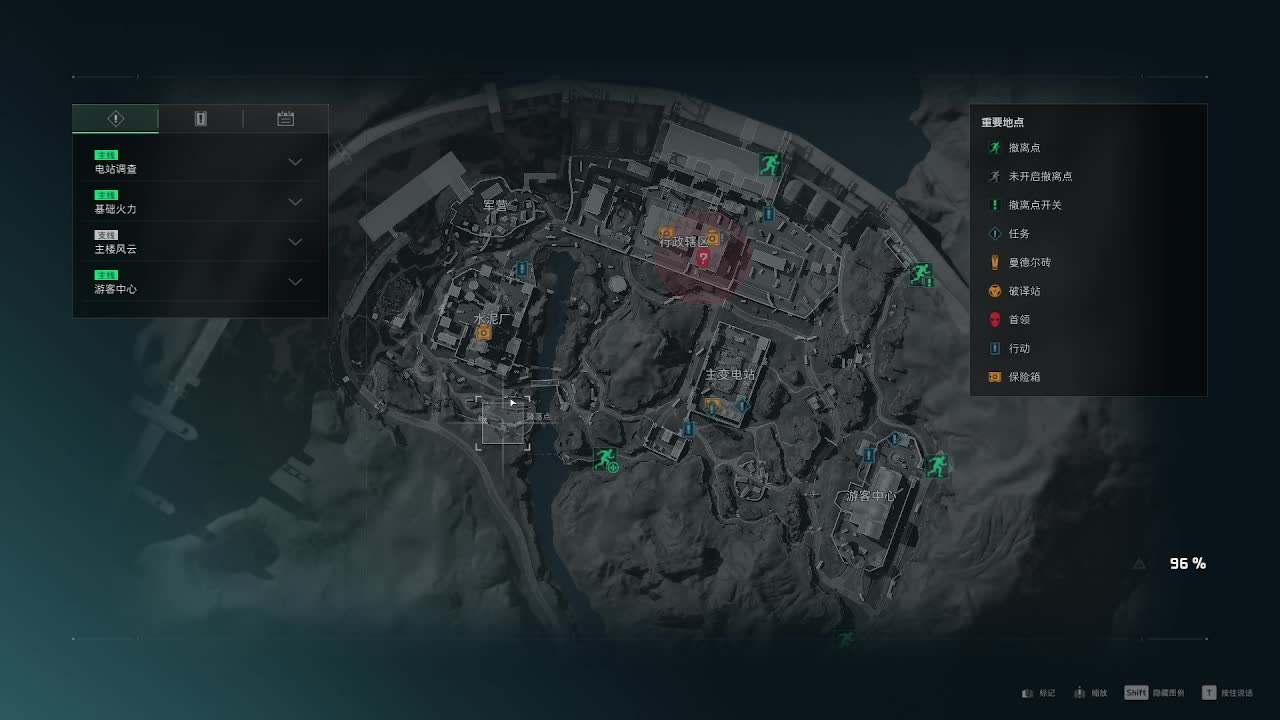Image resolution: width=1280 pixels, height=720 pixels.
Task: Open the middle exclamation-card tab
Action: [200, 119]
